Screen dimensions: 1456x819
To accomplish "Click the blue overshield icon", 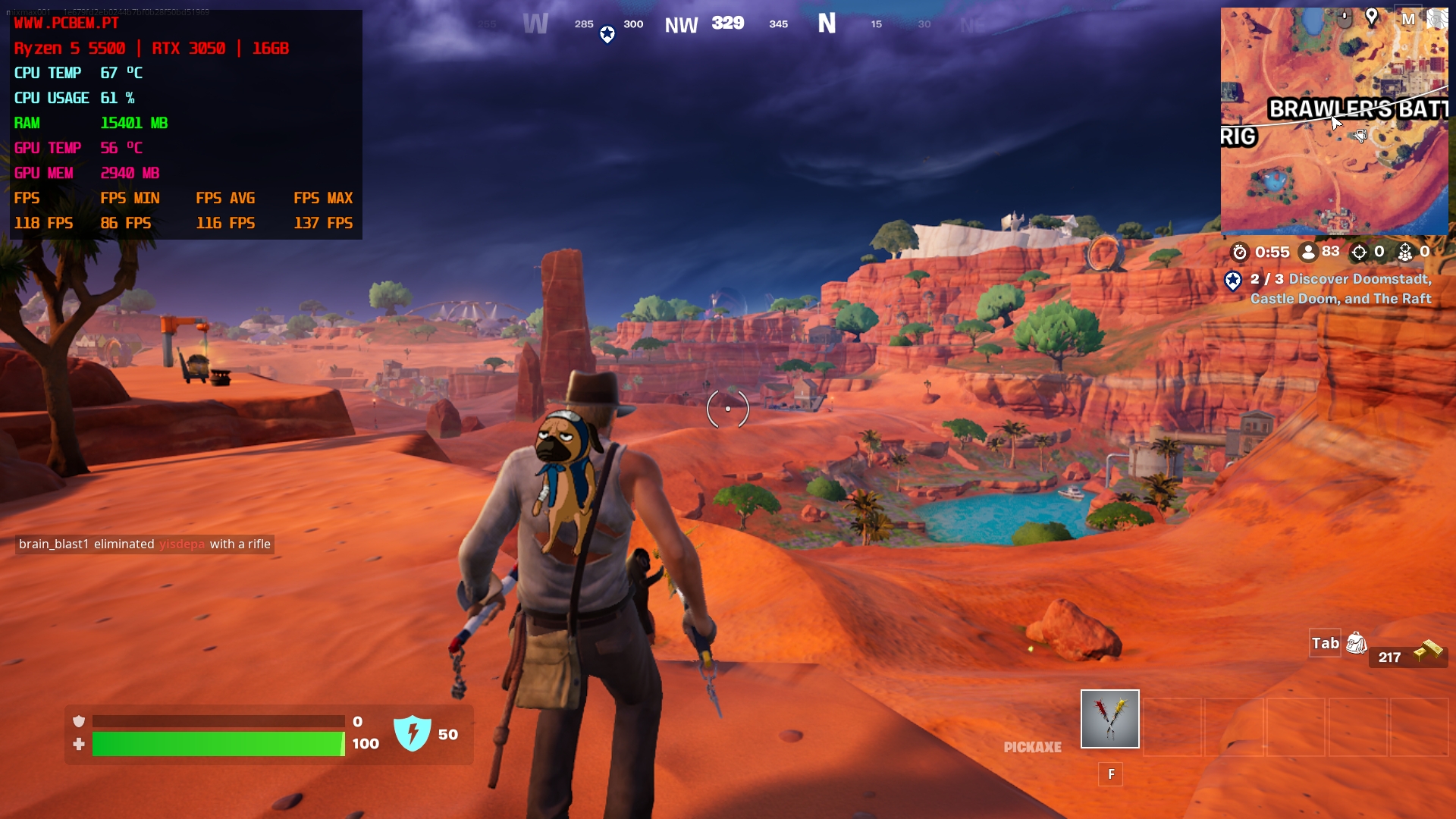I will 413,733.
